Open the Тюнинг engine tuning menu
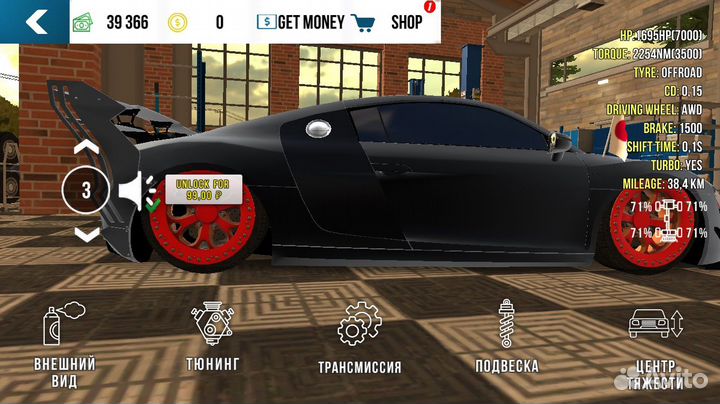The image size is (720, 404). 212,338
